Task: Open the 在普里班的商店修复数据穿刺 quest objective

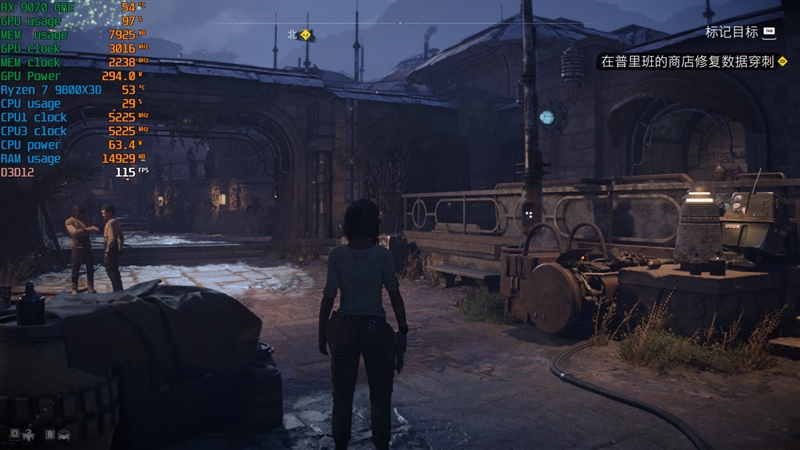Action: click(x=685, y=61)
